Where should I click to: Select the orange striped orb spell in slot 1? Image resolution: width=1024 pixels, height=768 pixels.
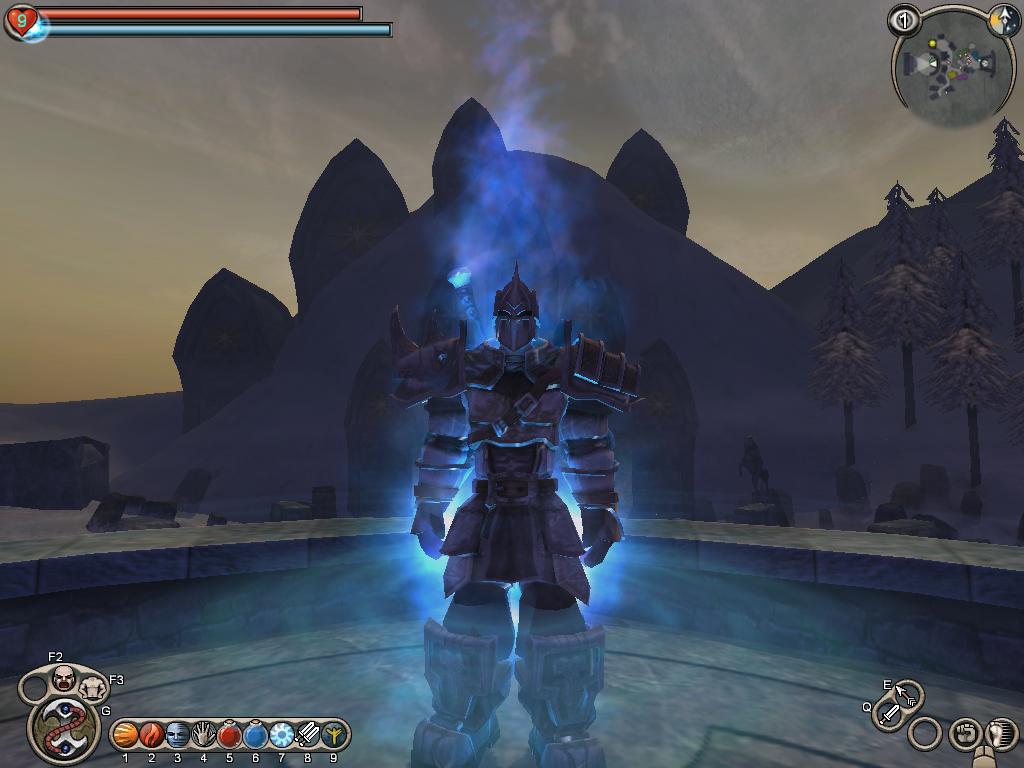[x=126, y=735]
